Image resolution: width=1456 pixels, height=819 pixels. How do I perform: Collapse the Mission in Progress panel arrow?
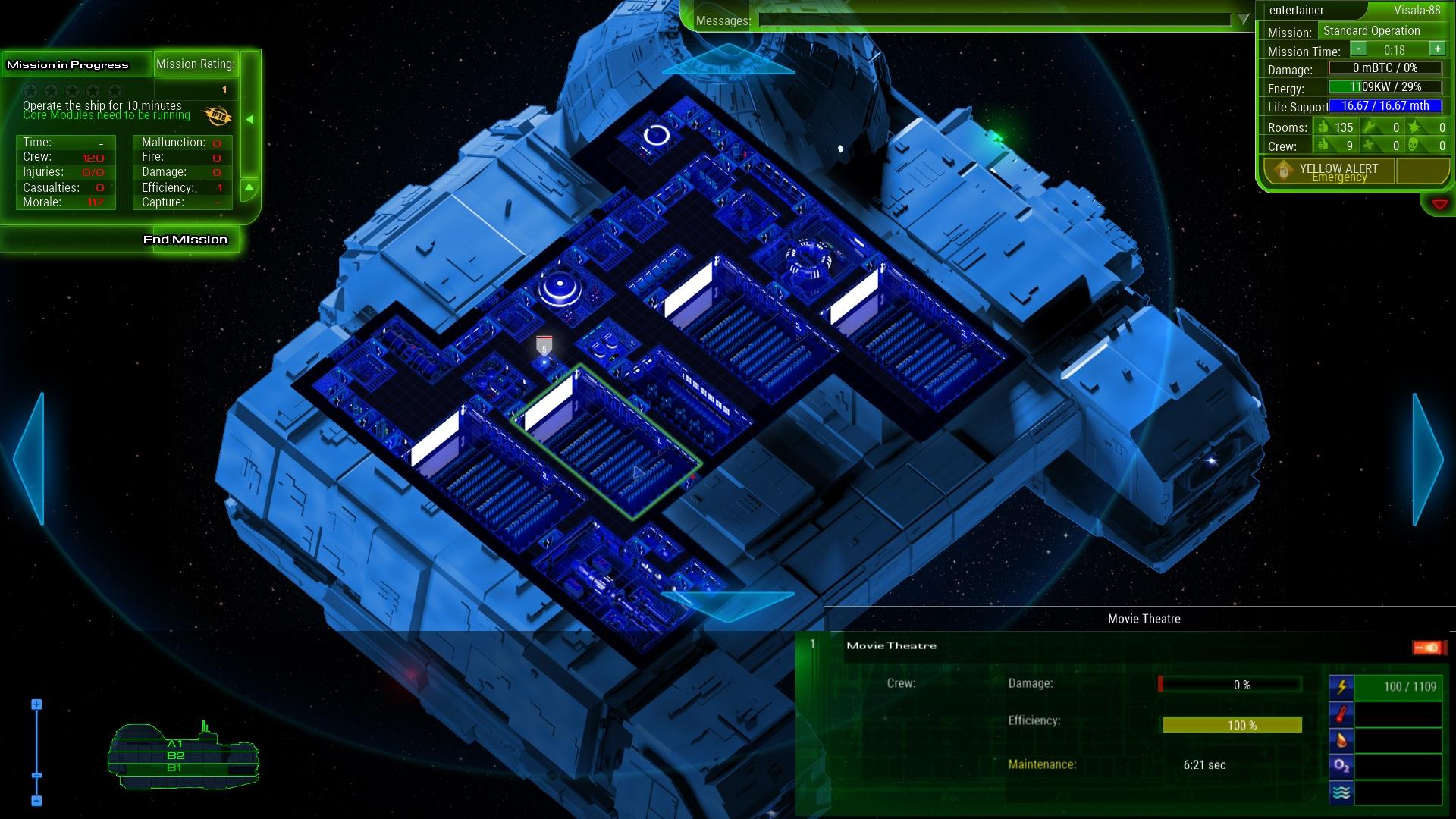[x=249, y=118]
